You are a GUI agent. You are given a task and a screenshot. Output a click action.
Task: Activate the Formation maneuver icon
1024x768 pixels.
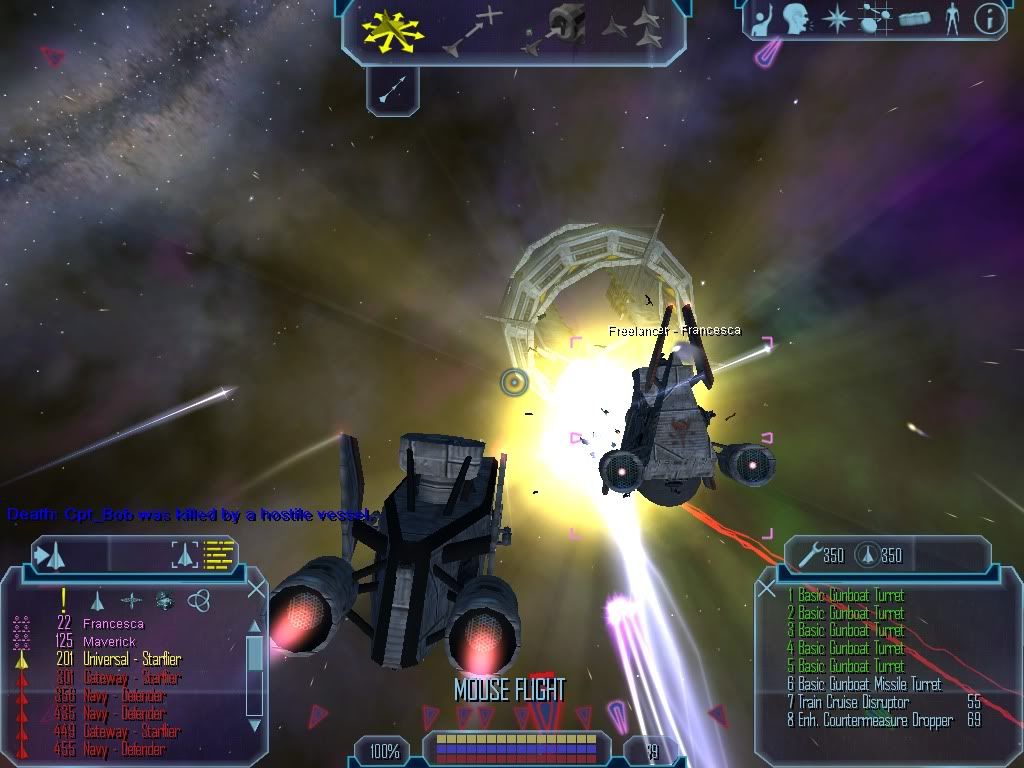click(634, 30)
